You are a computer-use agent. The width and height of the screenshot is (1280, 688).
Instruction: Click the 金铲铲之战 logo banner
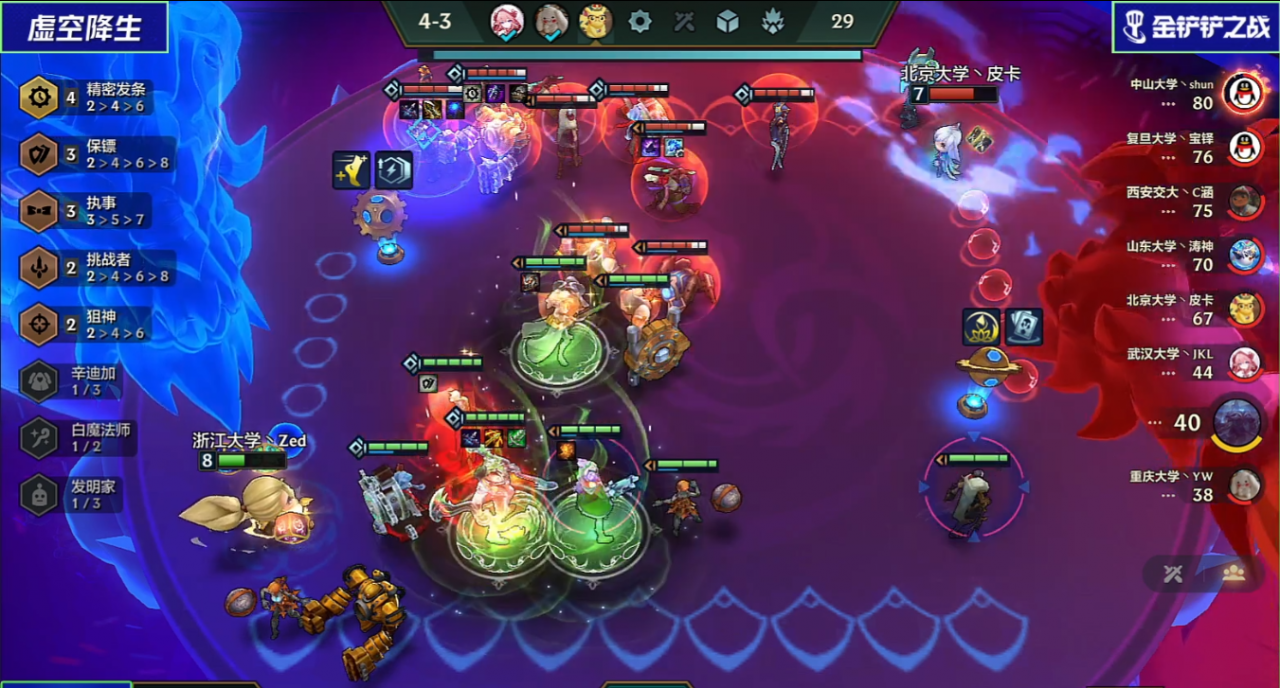(x=1195, y=27)
